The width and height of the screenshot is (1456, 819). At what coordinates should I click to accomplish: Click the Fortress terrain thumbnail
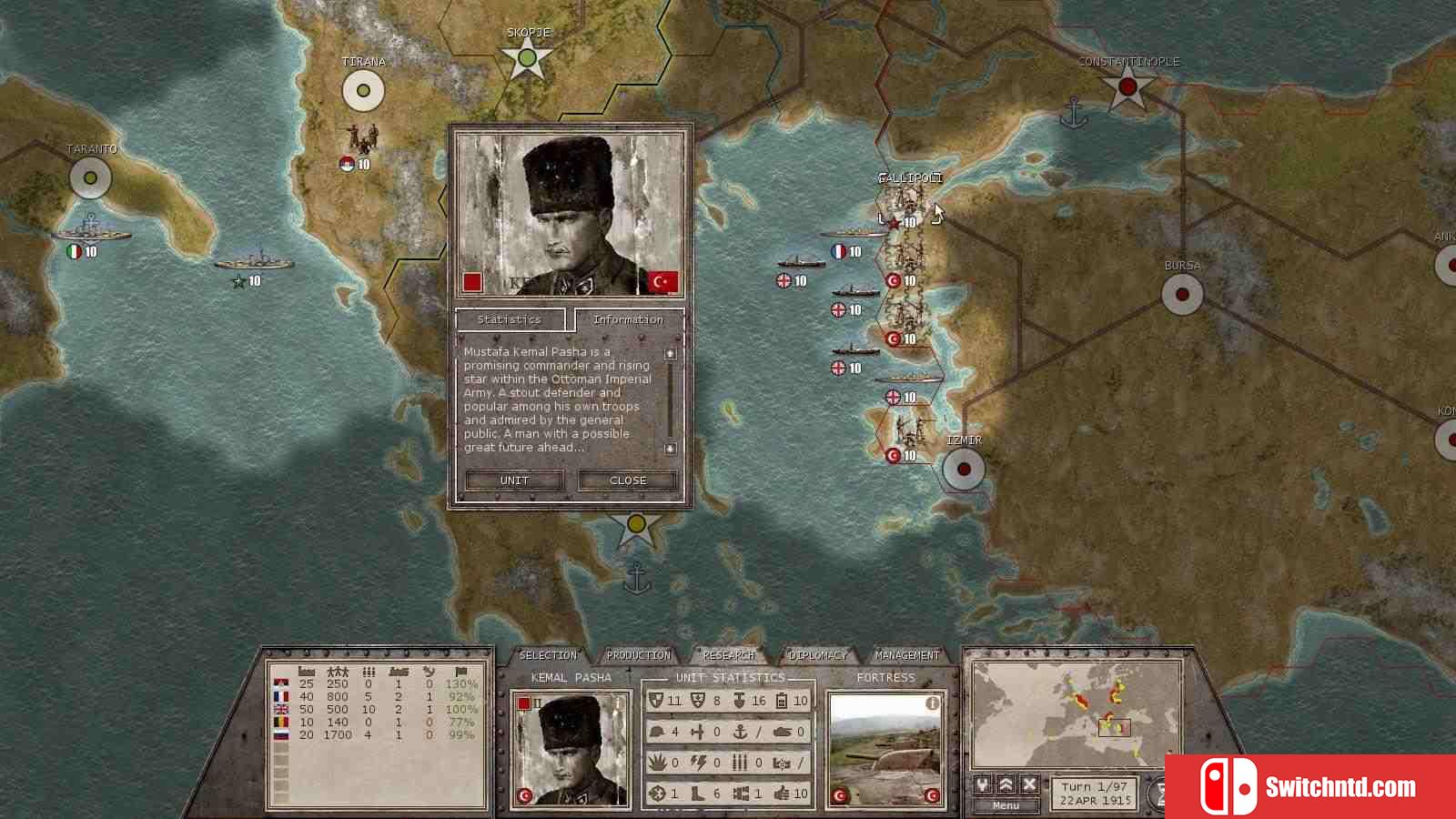[x=885, y=751]
